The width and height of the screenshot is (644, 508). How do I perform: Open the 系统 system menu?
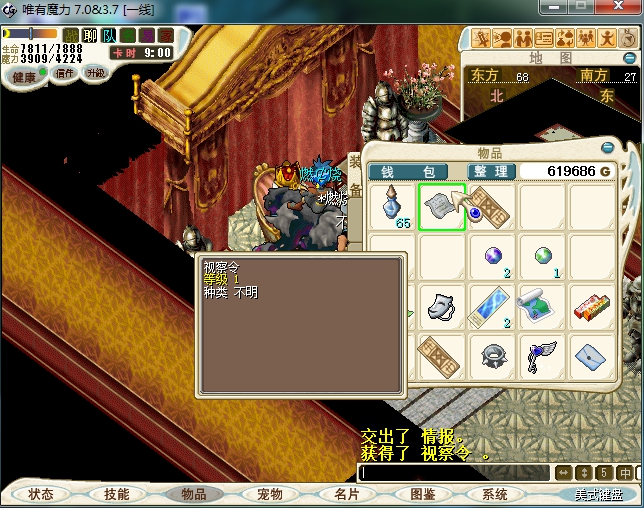[496, 494]
